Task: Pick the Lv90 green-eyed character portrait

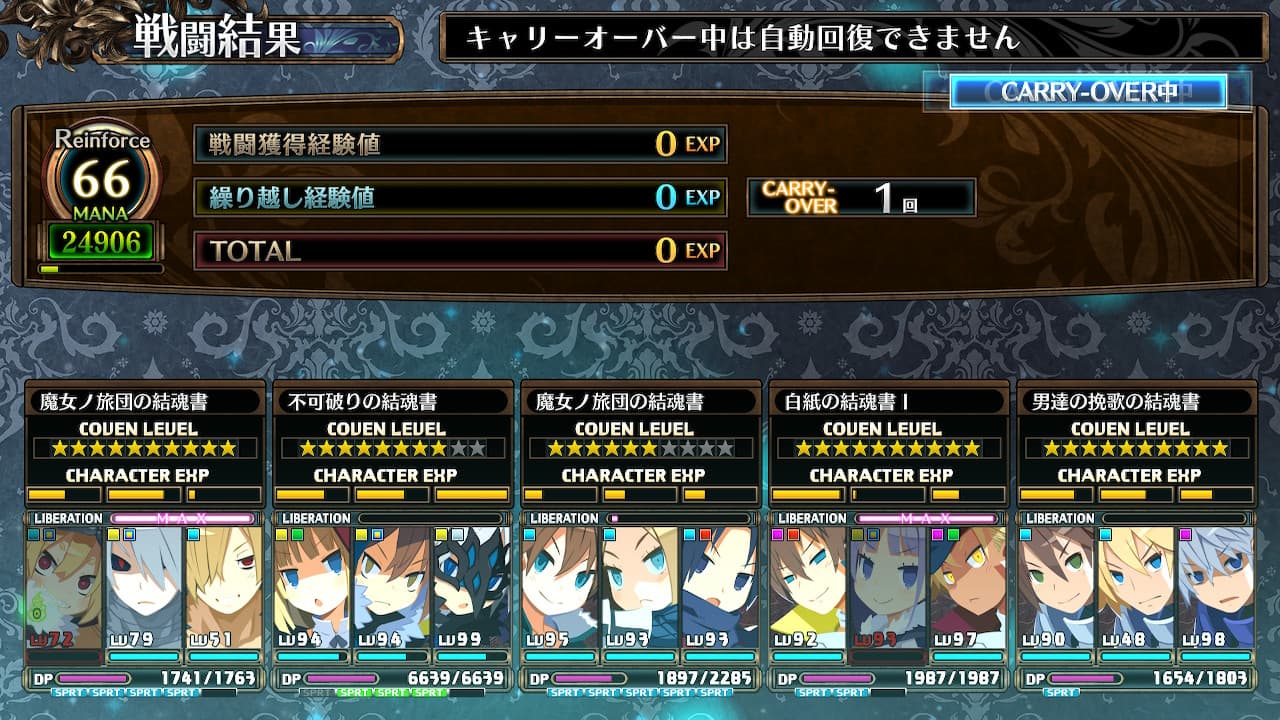Action: click(1056, 588)
